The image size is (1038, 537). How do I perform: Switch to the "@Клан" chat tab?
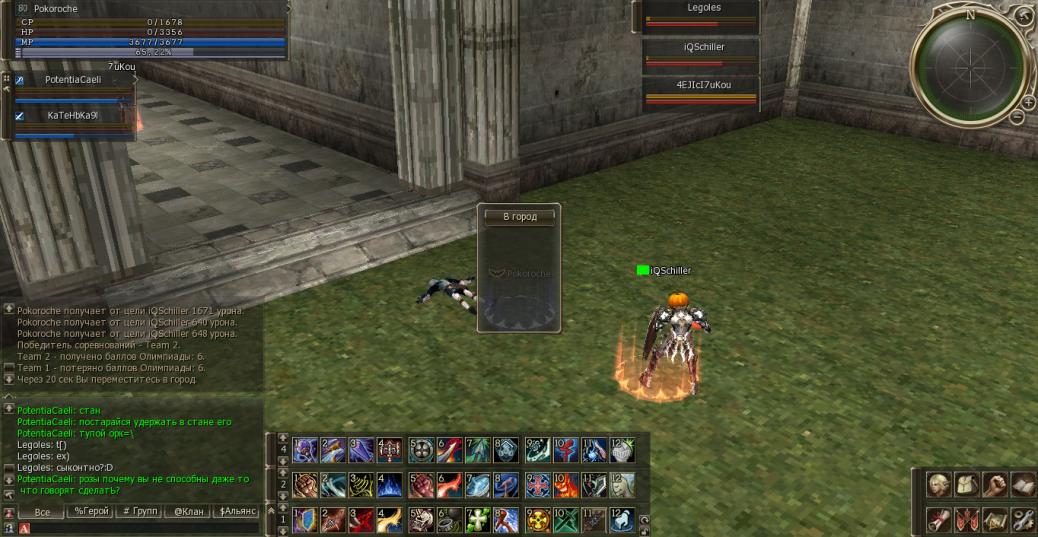(188, 511)
